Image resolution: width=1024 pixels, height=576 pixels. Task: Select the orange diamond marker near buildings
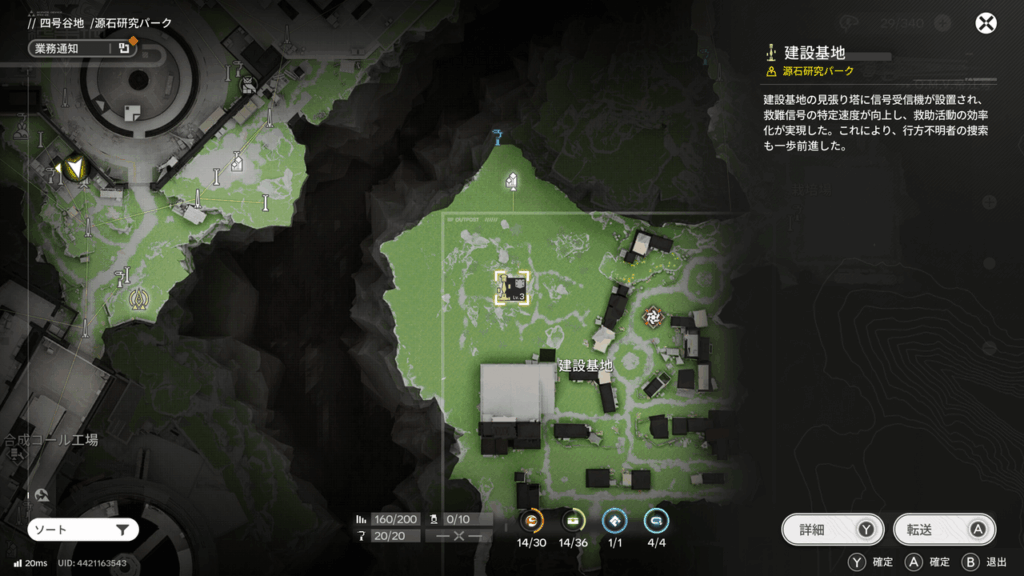click(x=654, y=316)
